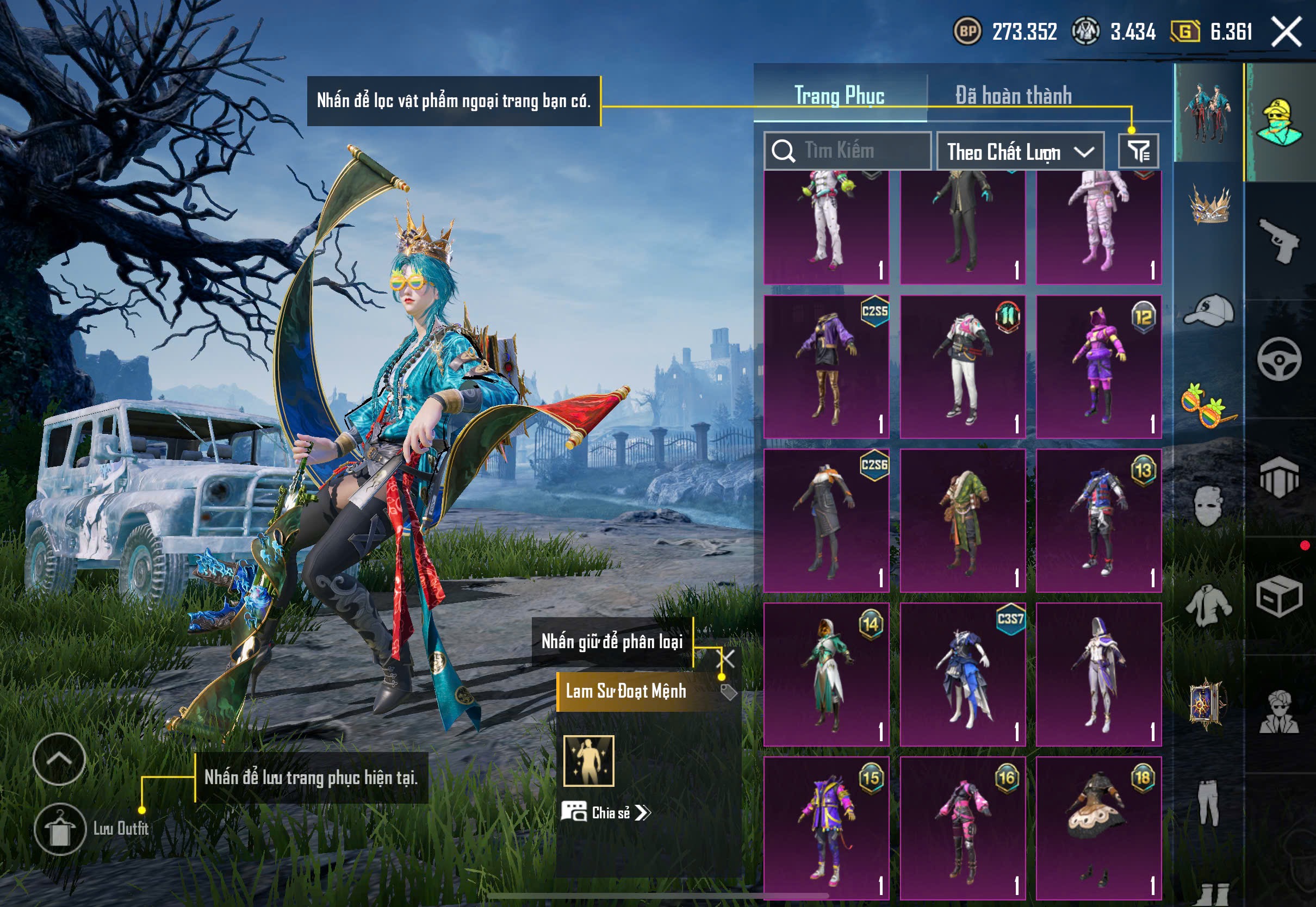Close the inventory screen

pyautogui.click(x=1287, y=32)
